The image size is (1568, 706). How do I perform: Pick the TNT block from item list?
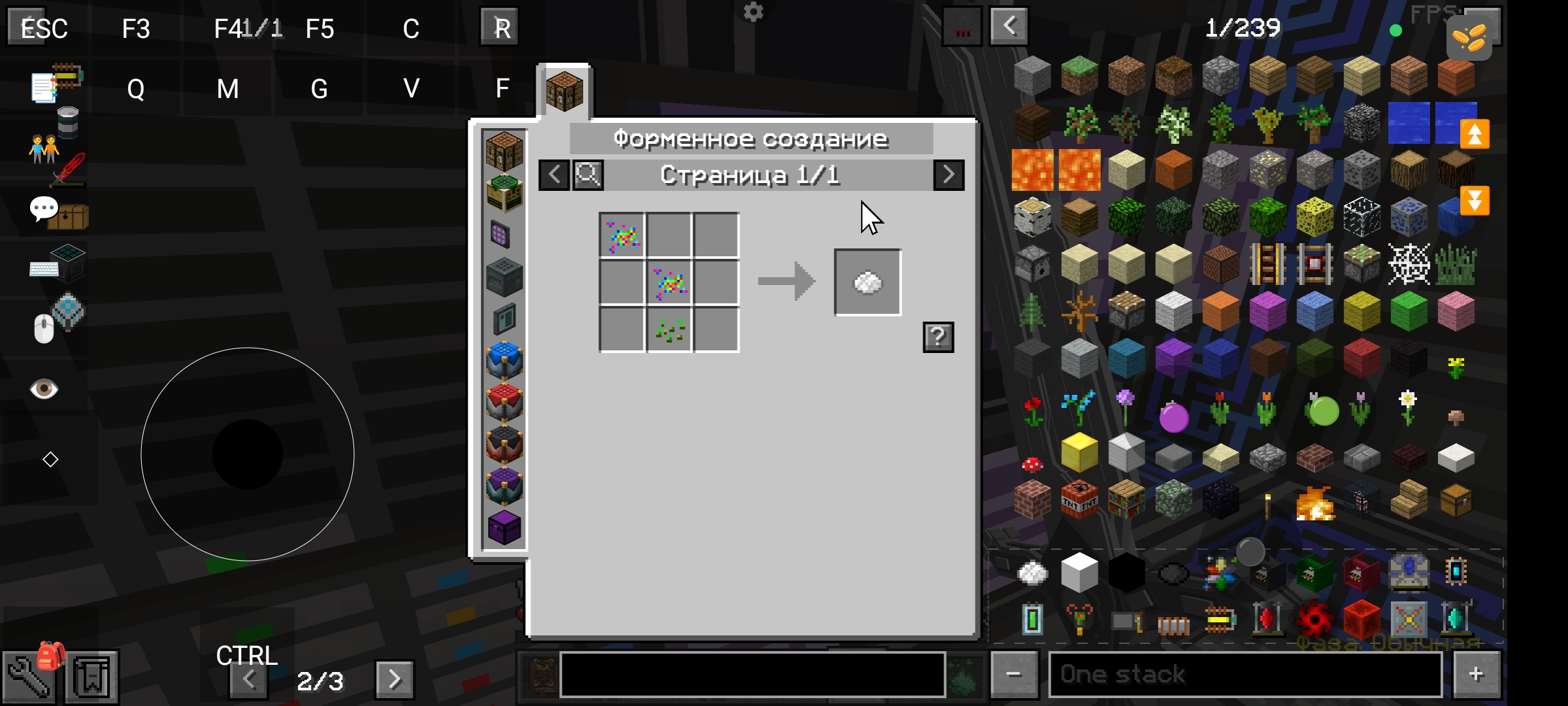(1079, 499)
